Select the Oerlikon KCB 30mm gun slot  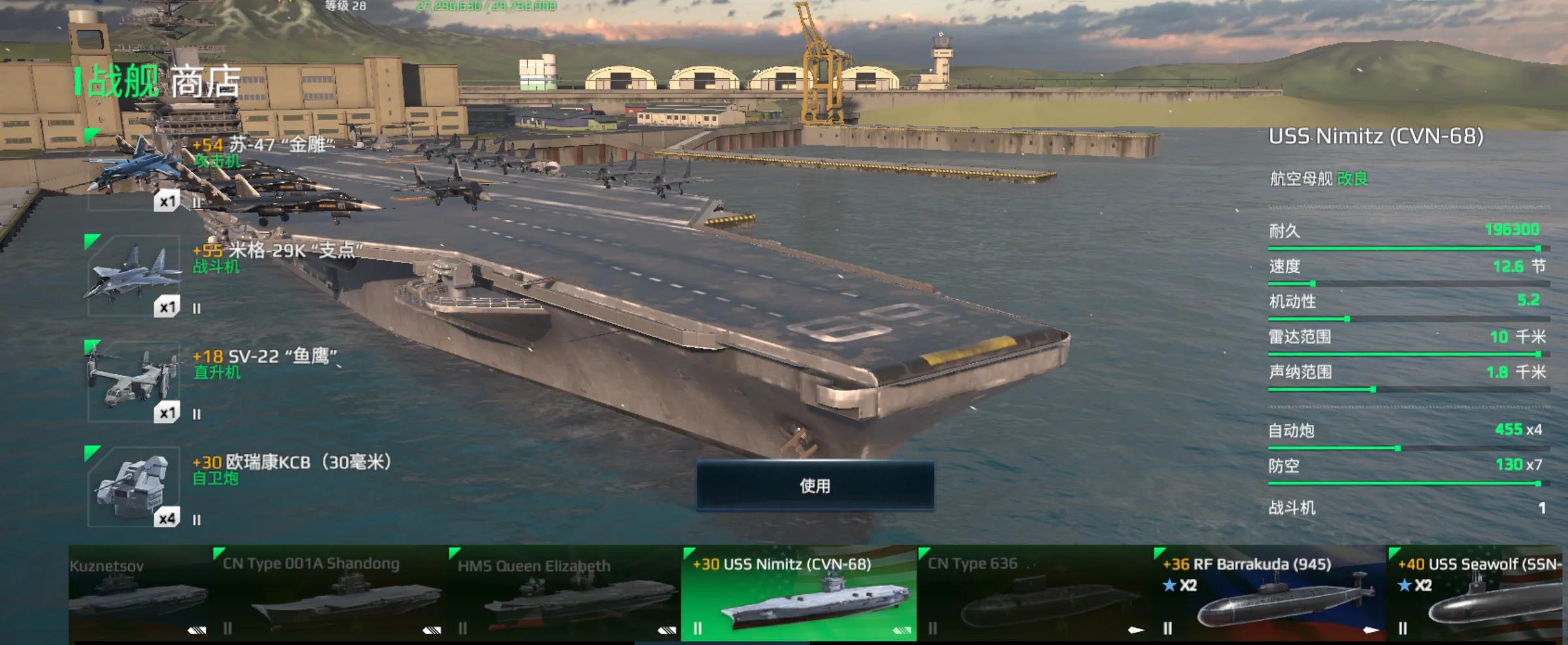click(x=134, y=488)
